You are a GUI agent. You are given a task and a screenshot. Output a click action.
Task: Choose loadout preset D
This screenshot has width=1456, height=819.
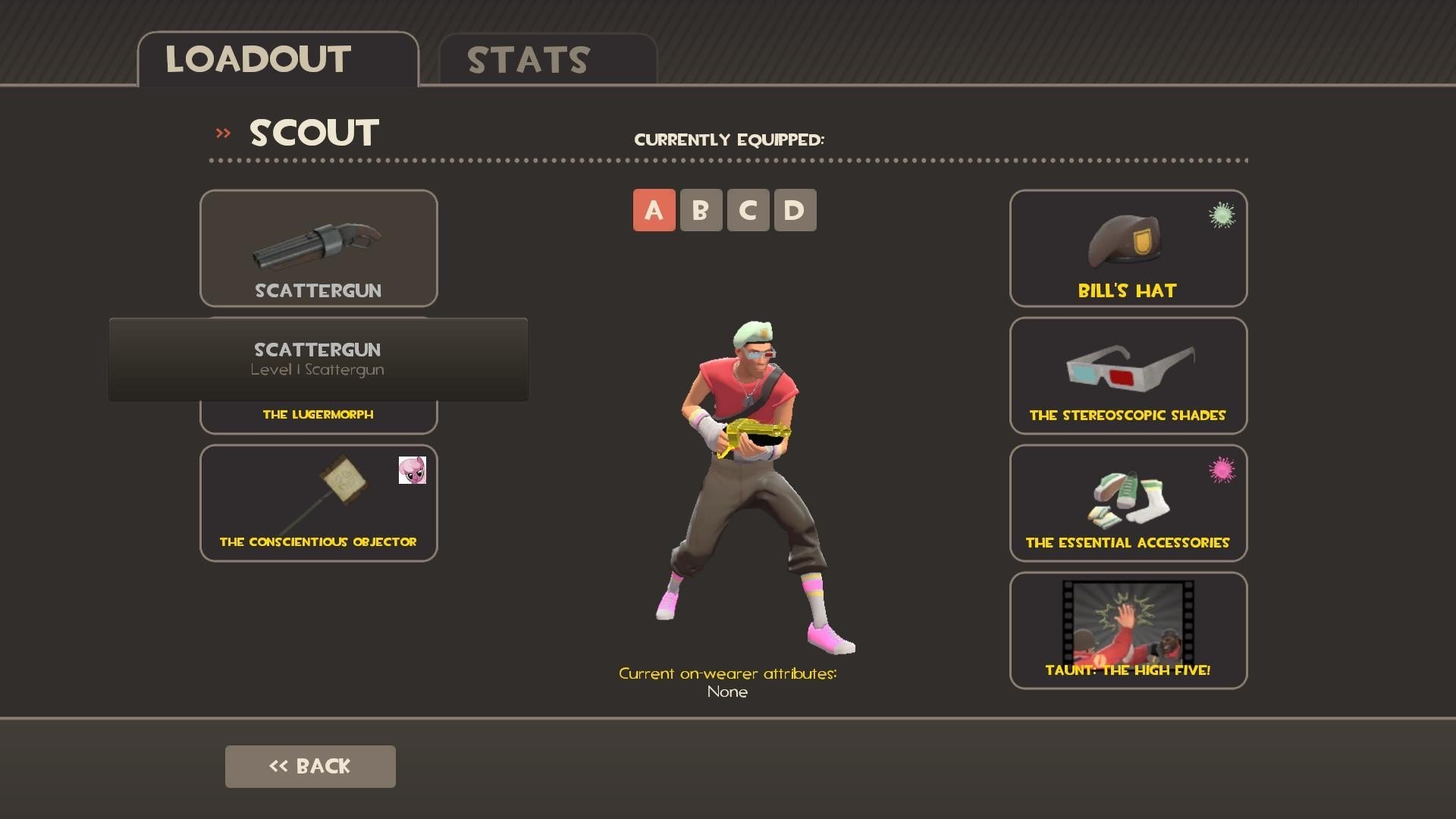[x=795, y=210]
